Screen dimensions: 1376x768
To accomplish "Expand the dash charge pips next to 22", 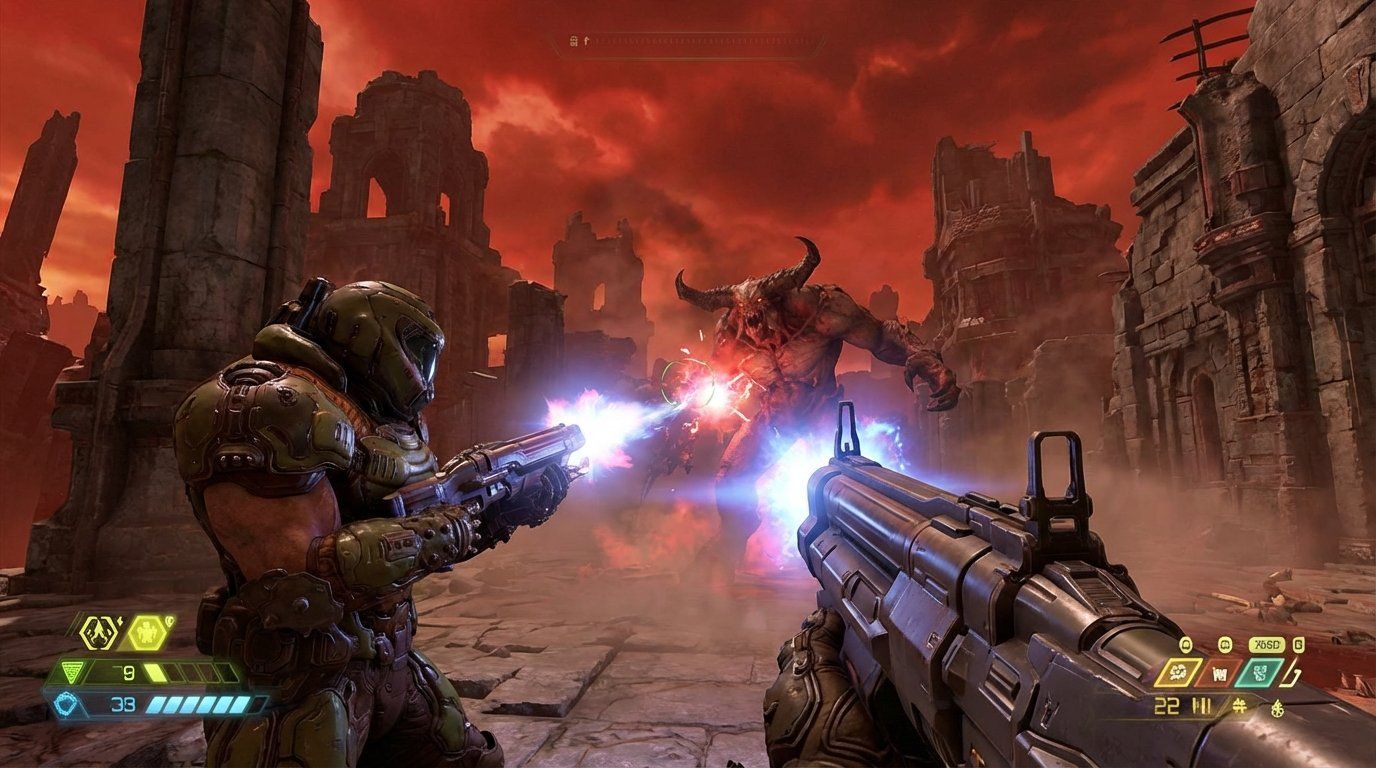I will [1201, 705].
